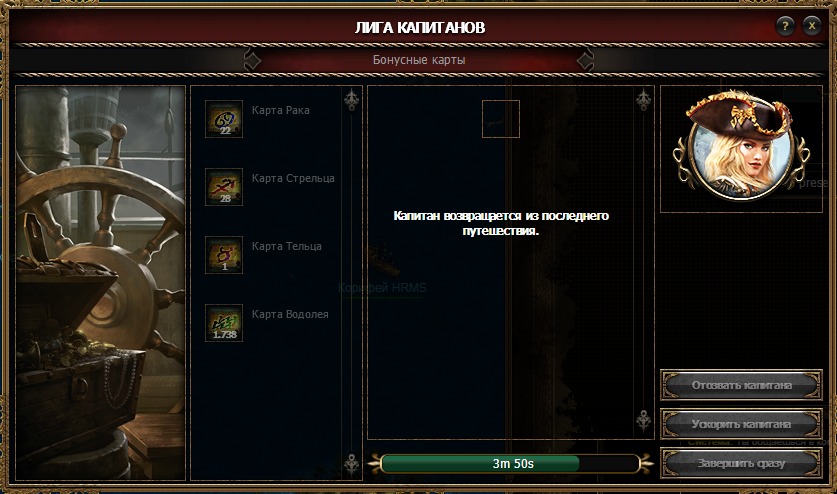The width and height of the screenshot is (837, 494).
Task: Recall the captain with Отозвать капитана
Action: click(x=742, y=384)
